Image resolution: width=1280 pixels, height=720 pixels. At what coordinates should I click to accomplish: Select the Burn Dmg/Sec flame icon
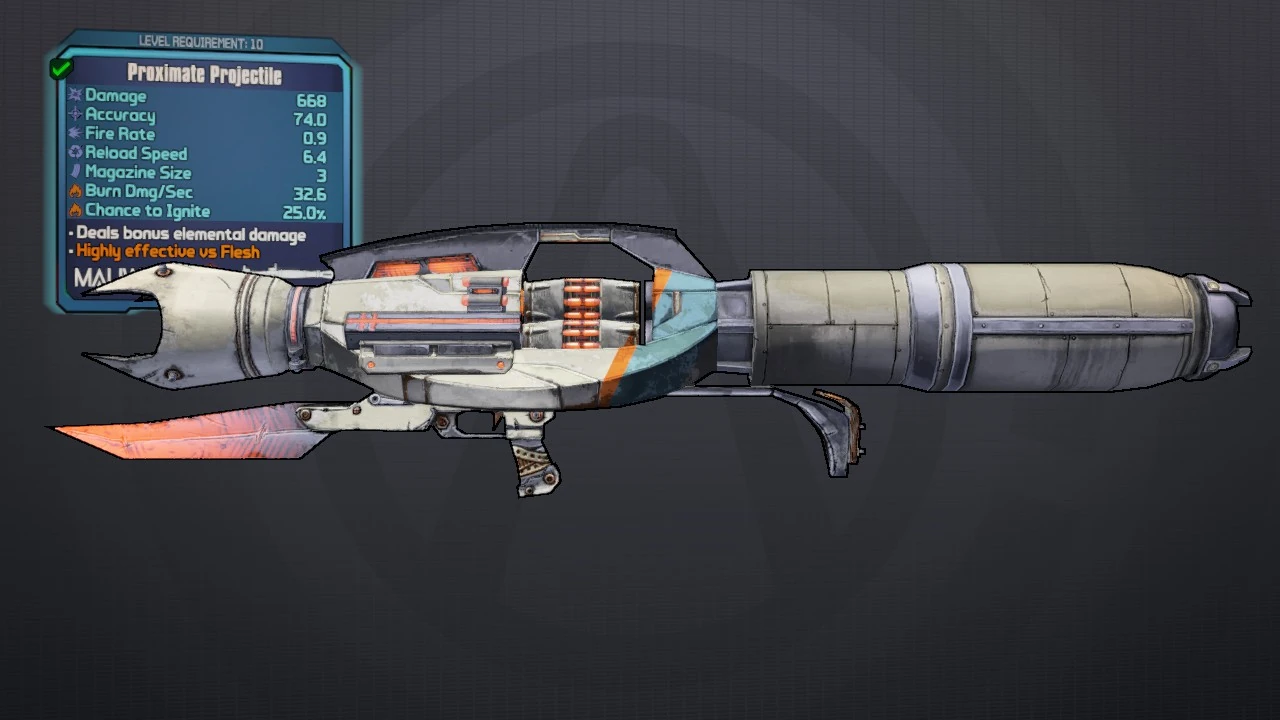coord(76,191)
